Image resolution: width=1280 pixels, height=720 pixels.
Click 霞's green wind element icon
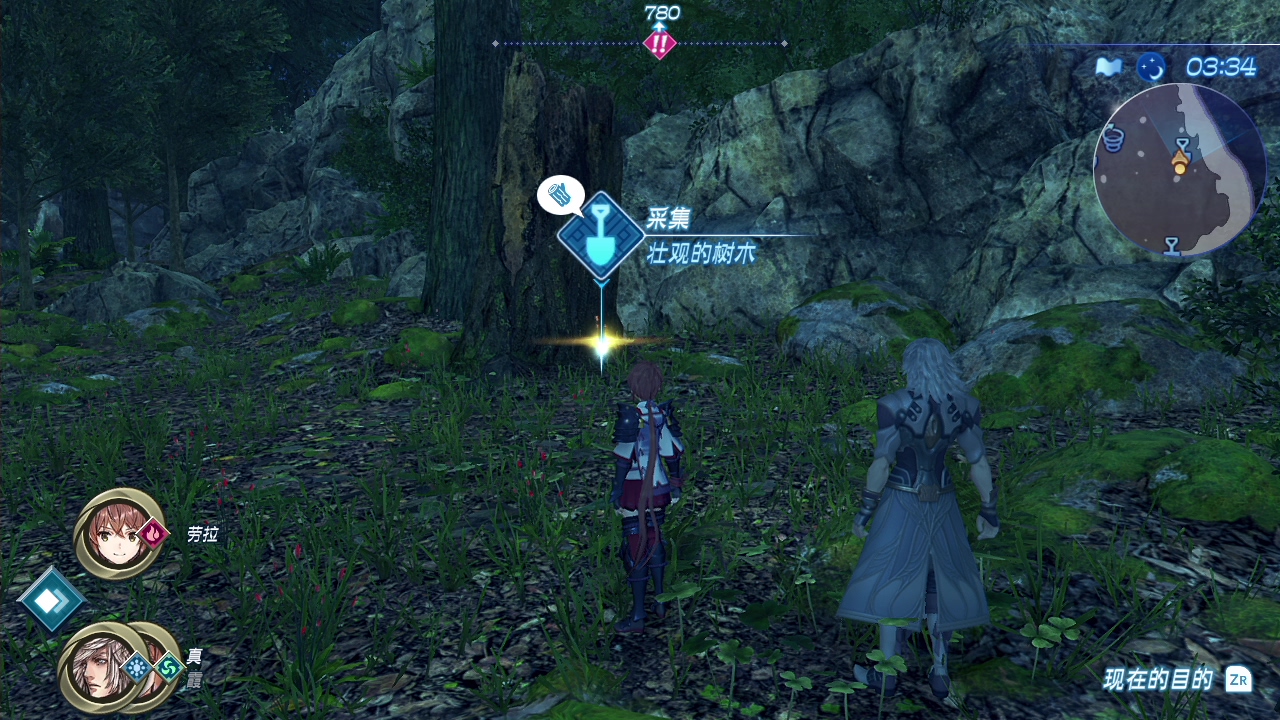click(168, 667)
